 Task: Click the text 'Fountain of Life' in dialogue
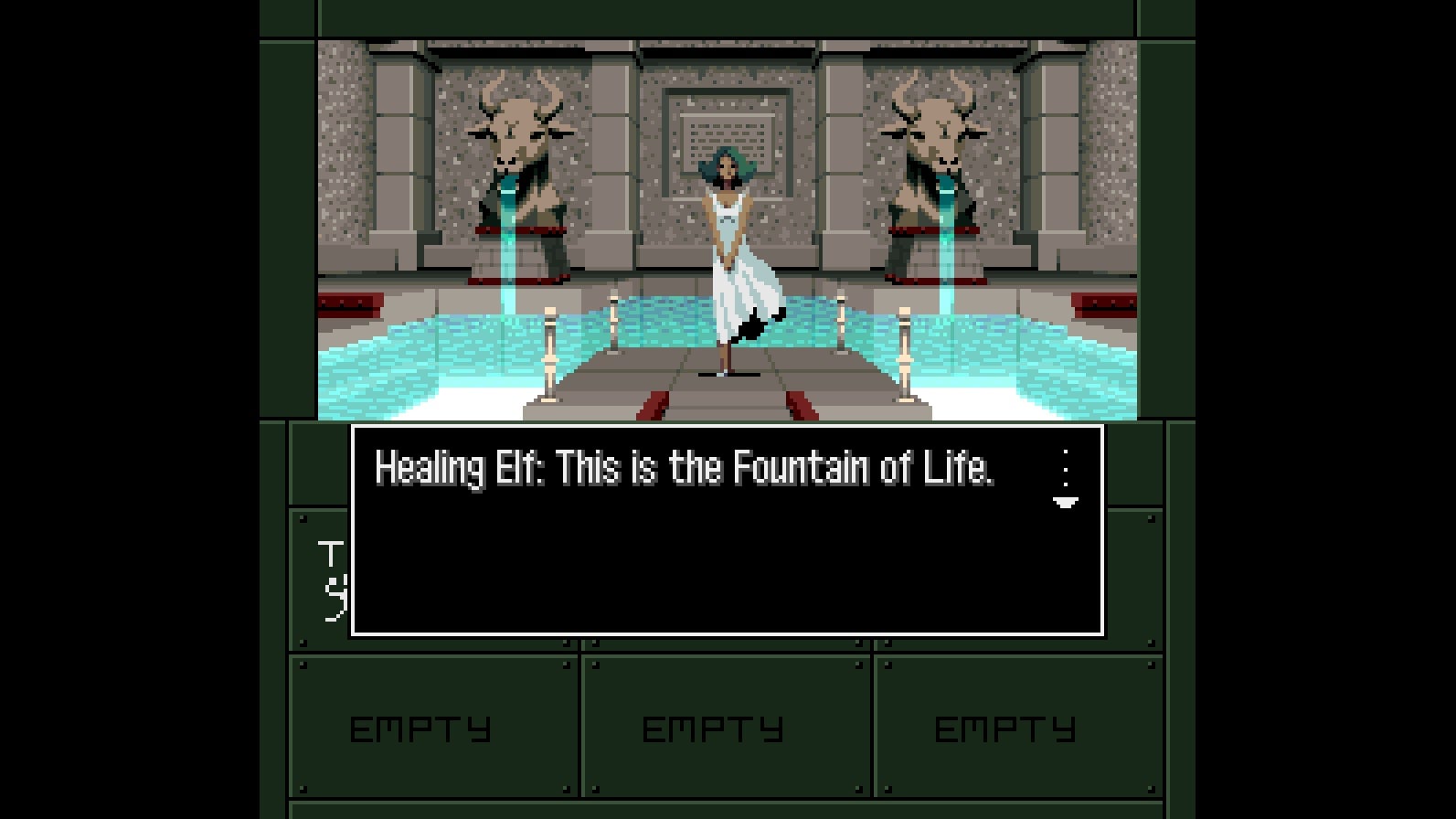pyautogui.click(x=868, y=469)
